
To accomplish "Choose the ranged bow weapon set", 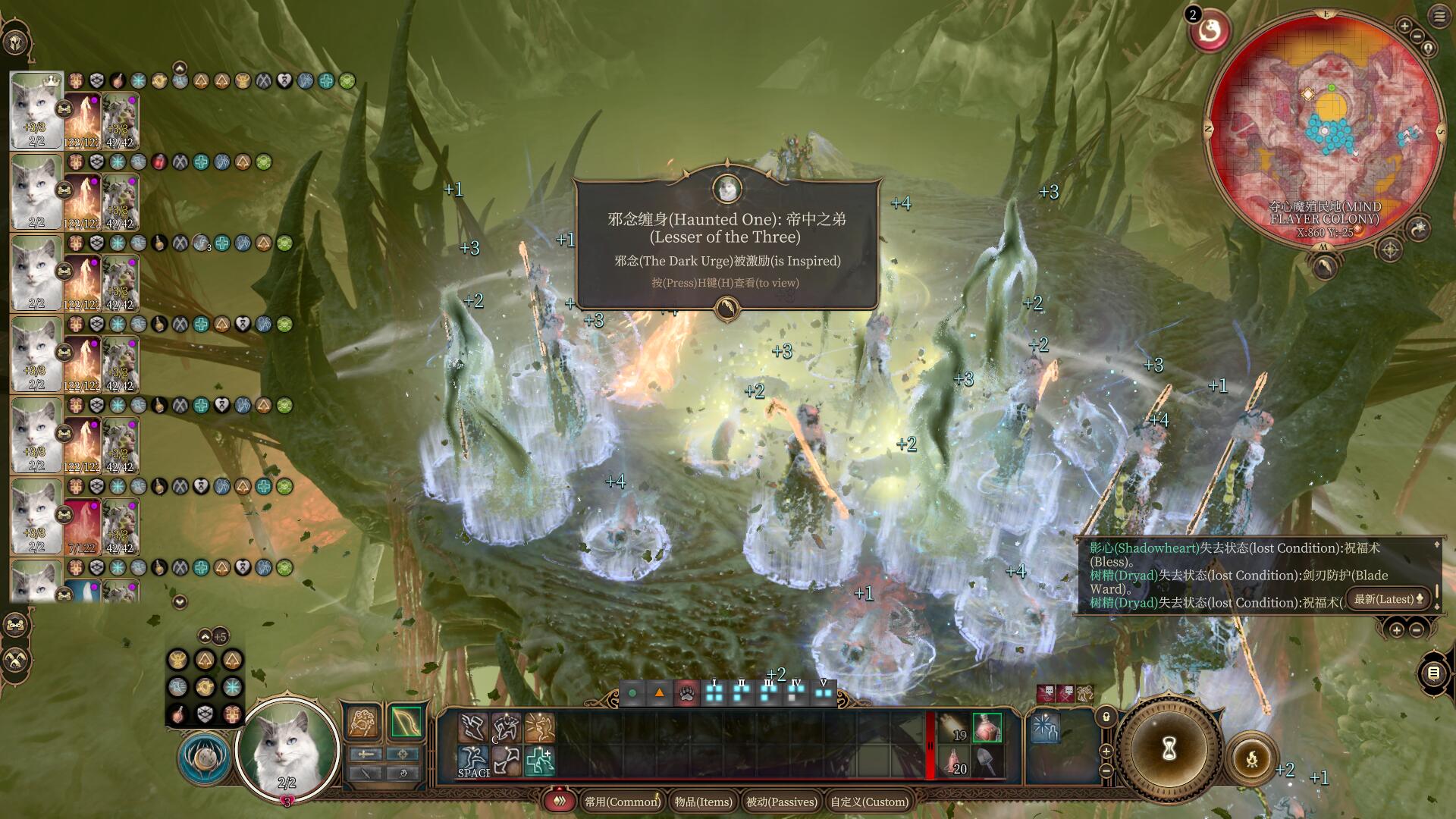I will 406,722.
